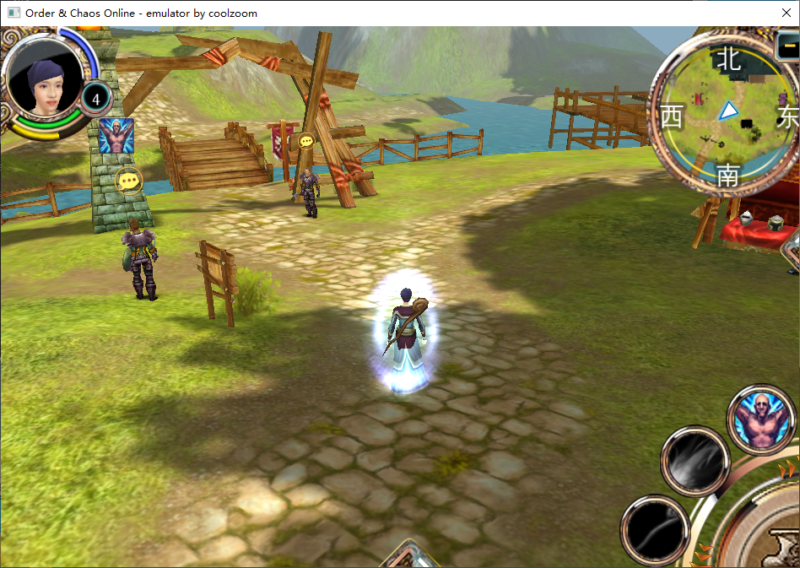Collapse the minimap with the minus button
Screen dimensions: 800x568
pyautogui.click(x=789, y=45)
